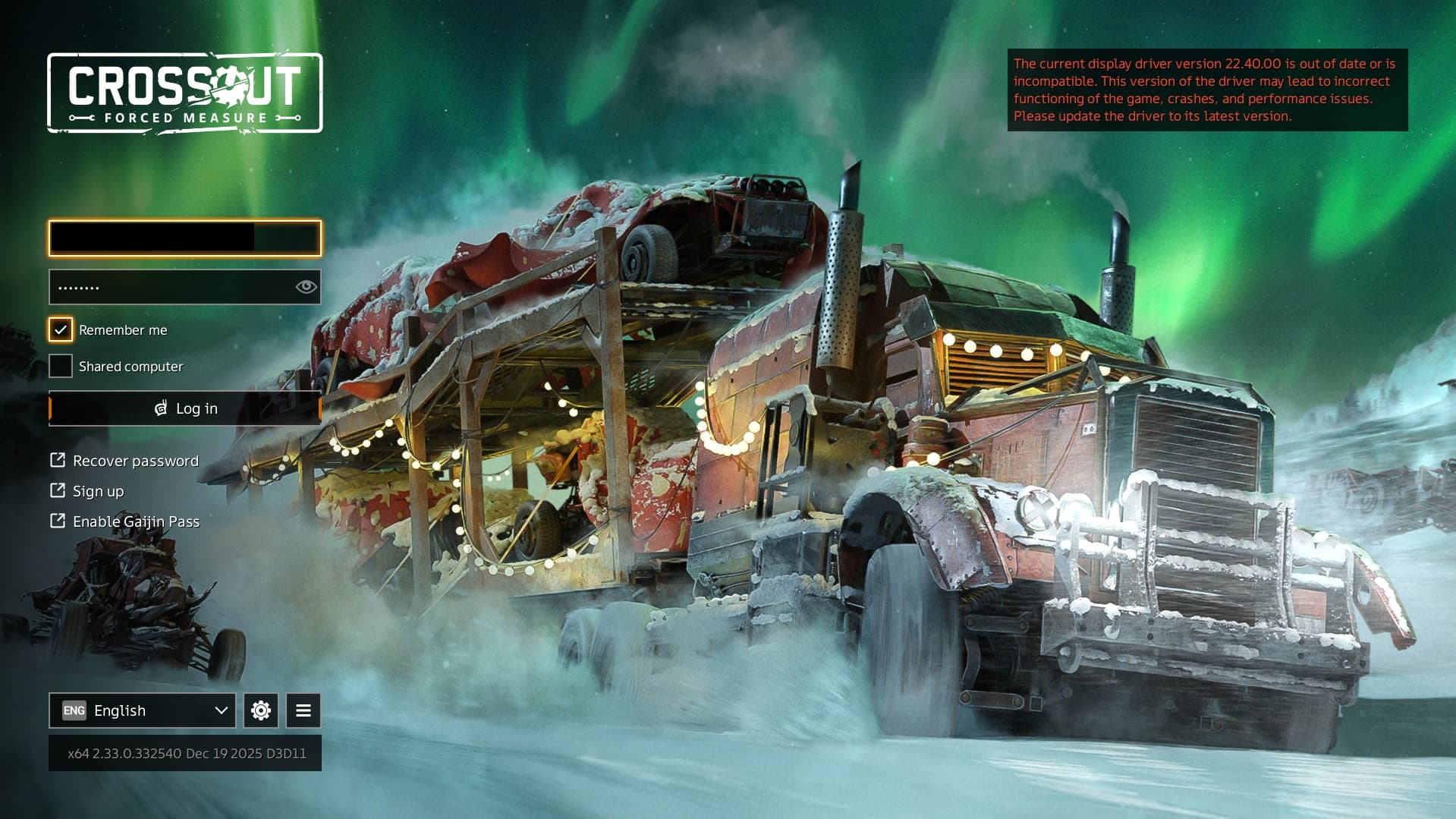Open the Recover password link

tap(135, 461)
